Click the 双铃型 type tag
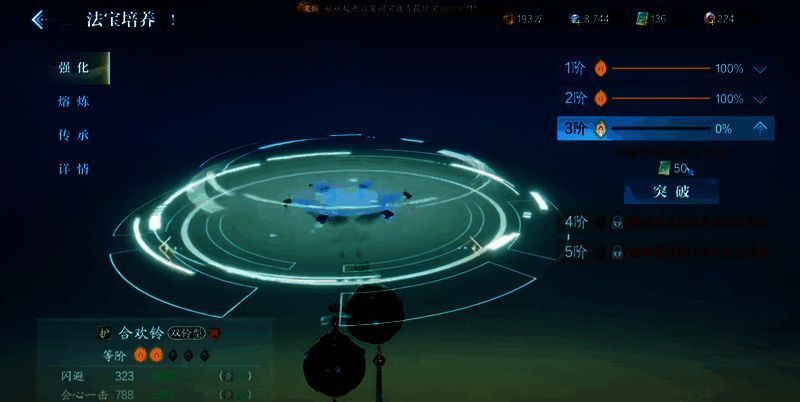This screenshot has height=402, width=800. [186, 332]
